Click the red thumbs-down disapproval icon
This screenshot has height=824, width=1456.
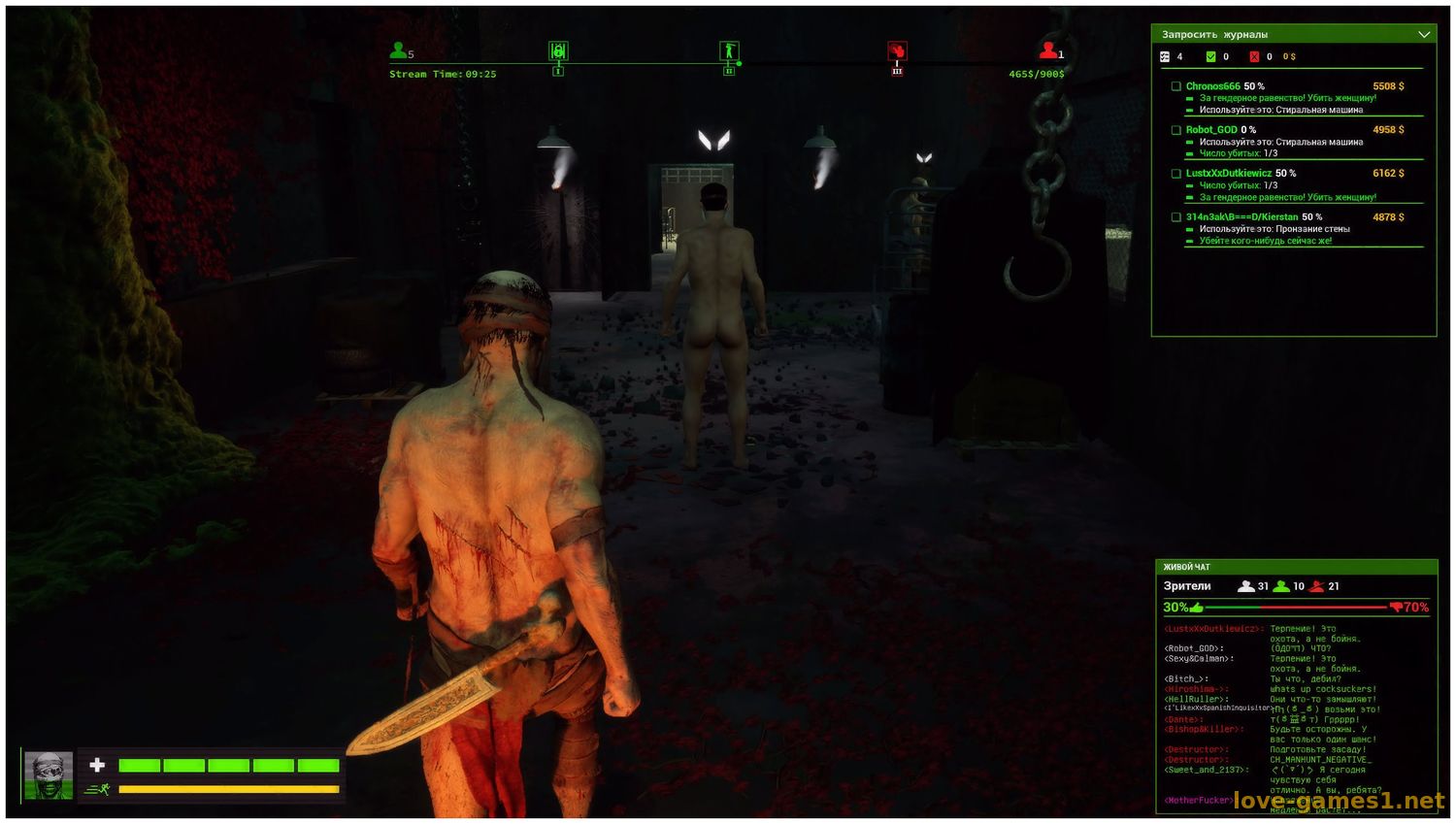point(1396,608)
